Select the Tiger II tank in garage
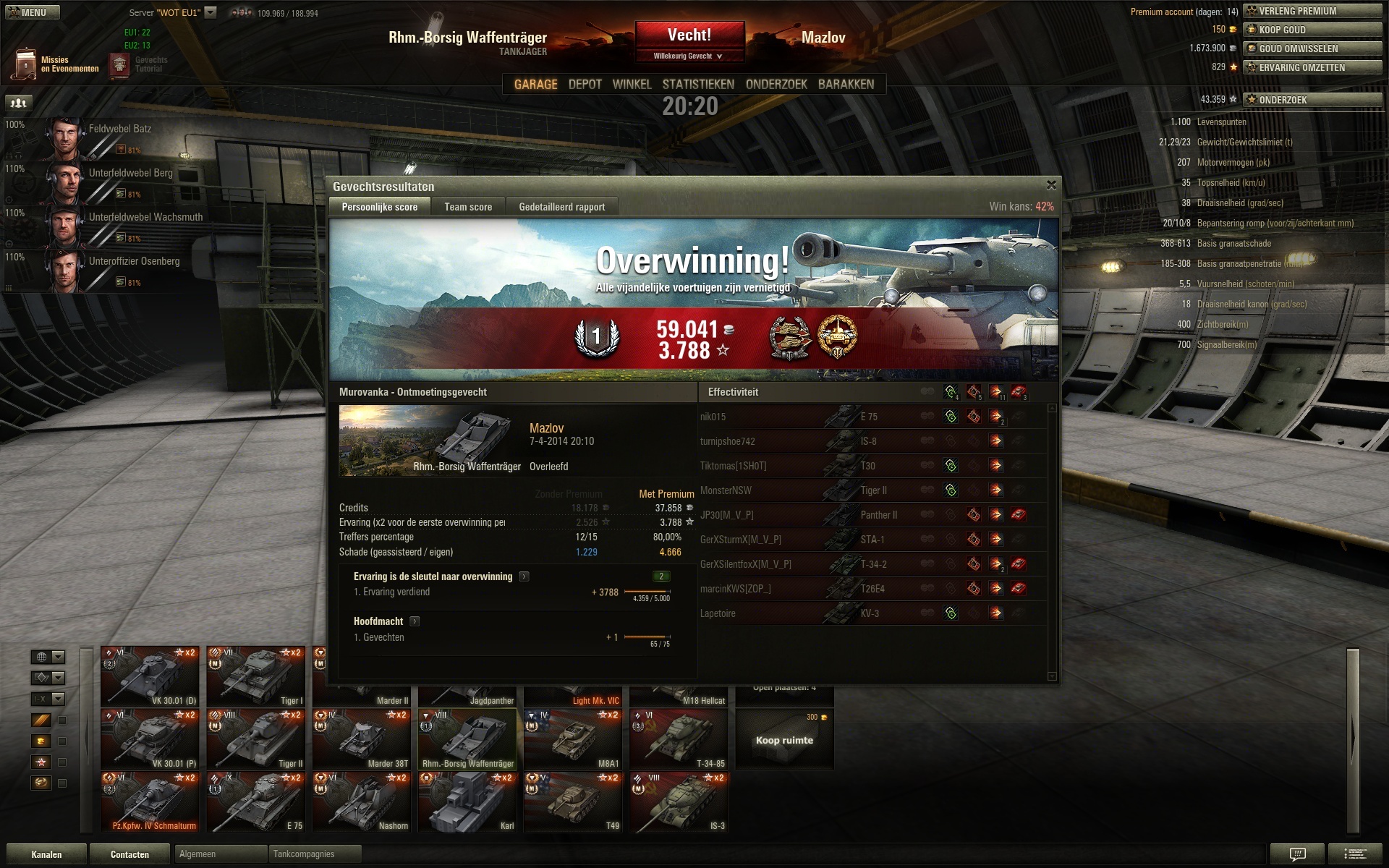1389x868 pixels. click(x=255, y=739)
